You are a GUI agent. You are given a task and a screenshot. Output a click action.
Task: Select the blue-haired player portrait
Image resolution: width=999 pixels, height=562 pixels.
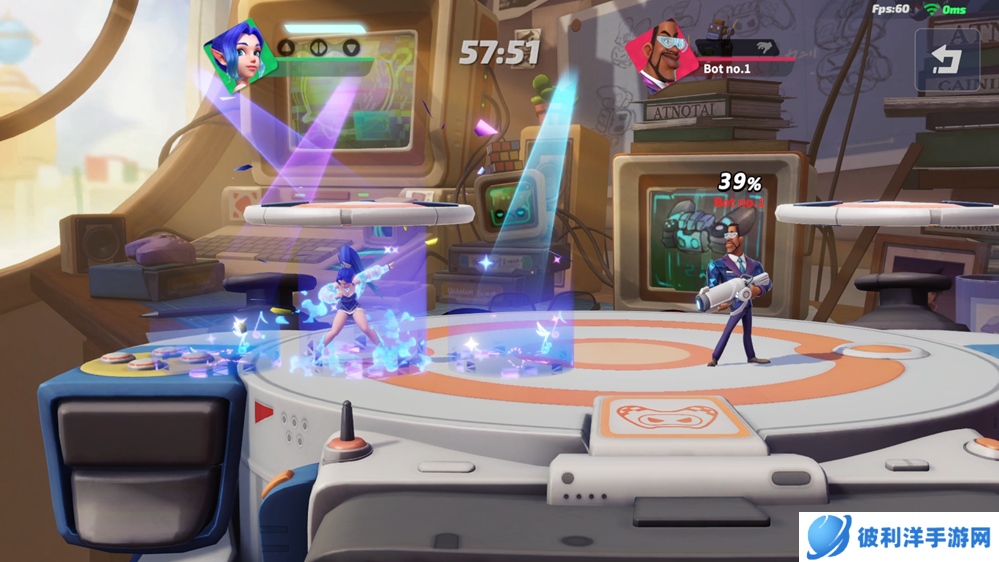[x=240, y=57]
